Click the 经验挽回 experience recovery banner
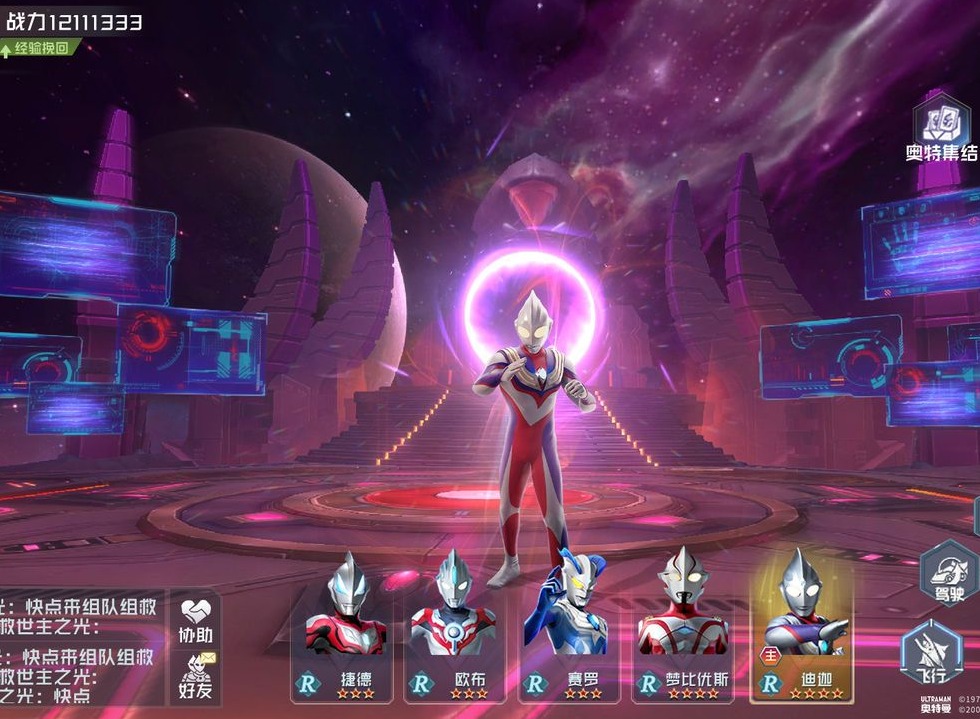Image resolution: width=980 pixels, height=719 pixels. pos(40,47)
